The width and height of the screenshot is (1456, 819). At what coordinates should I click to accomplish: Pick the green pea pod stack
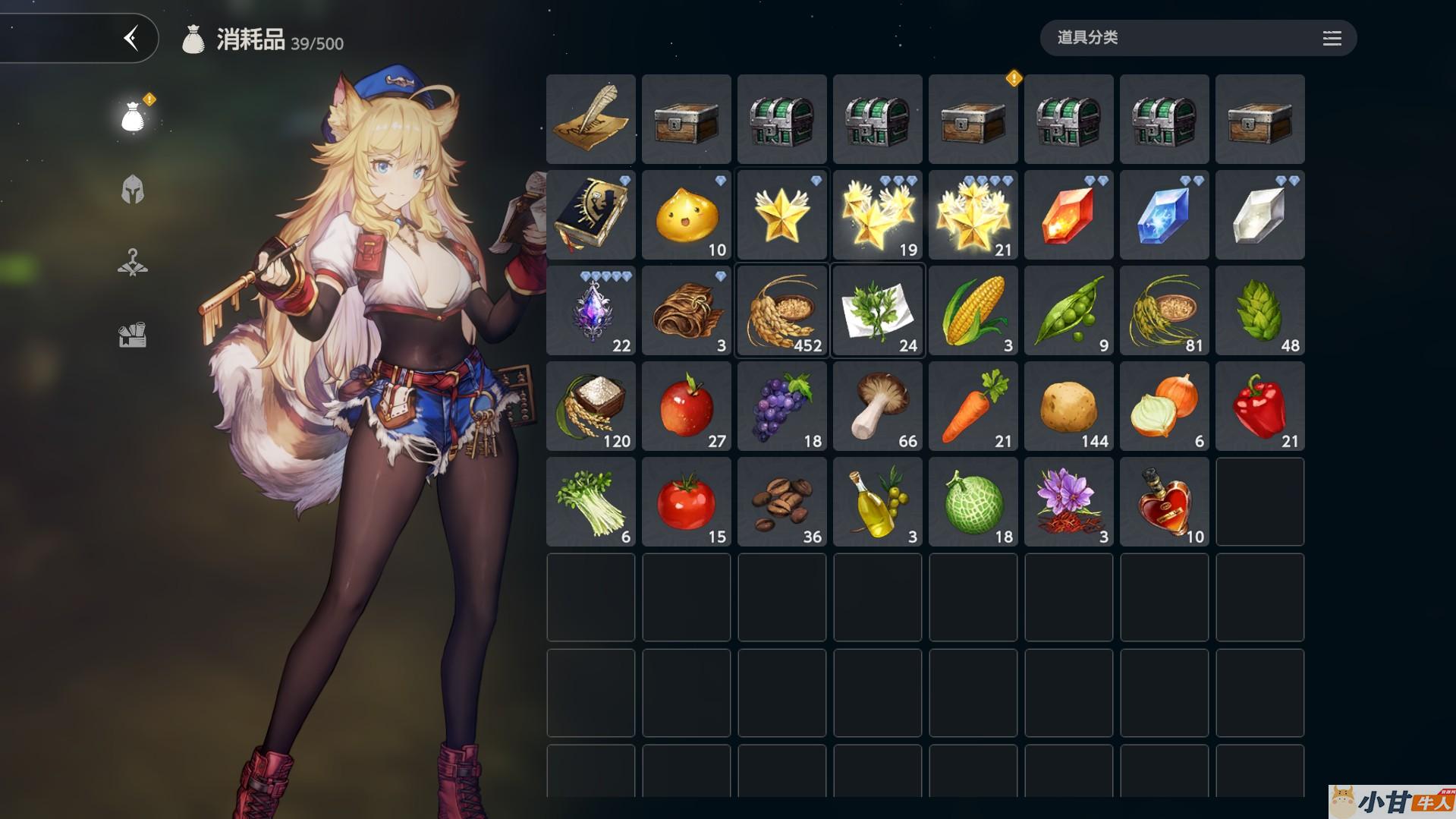pos(1069,310)
